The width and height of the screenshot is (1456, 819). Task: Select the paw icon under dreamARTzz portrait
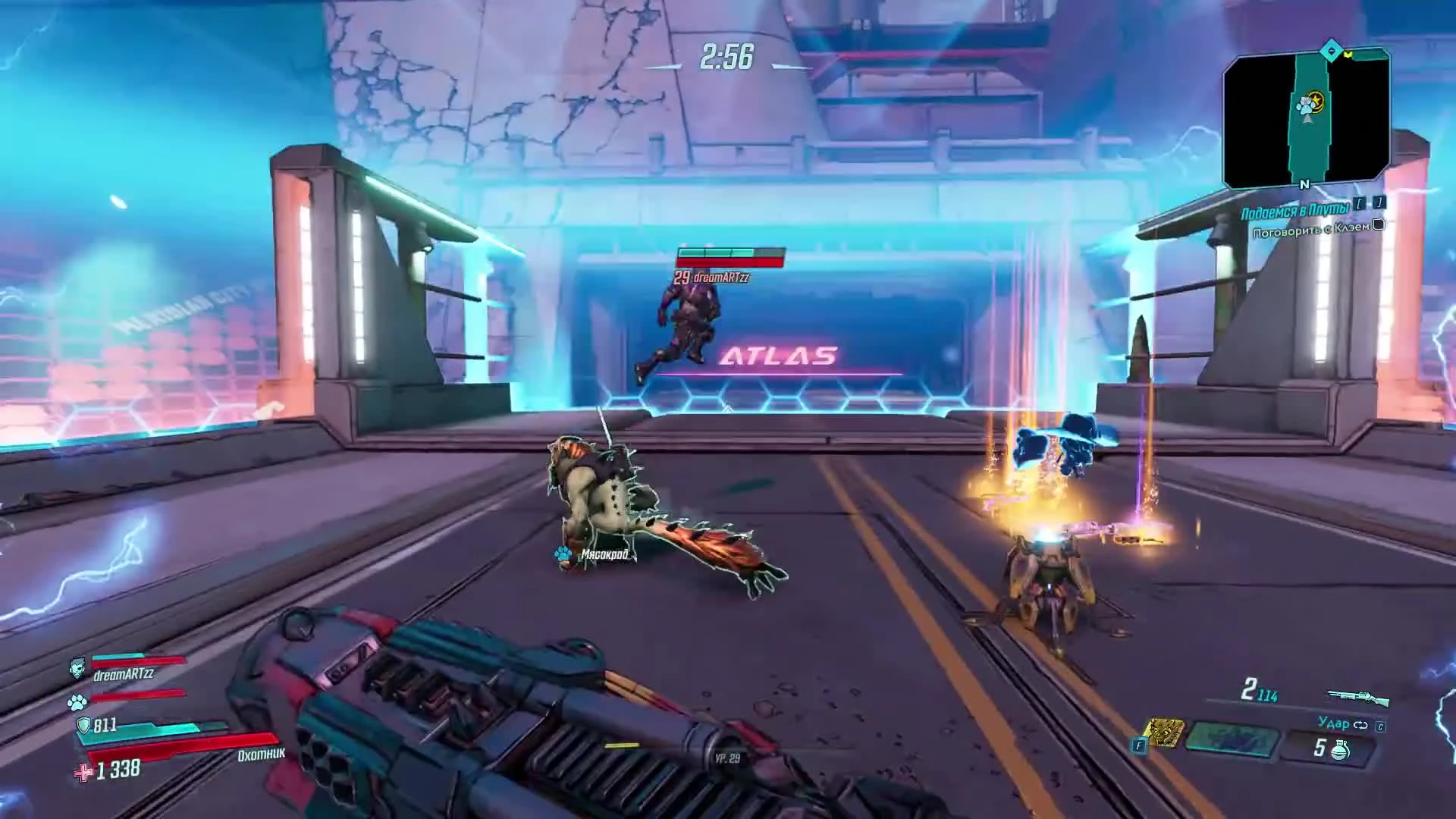click(x=77, y=702)
